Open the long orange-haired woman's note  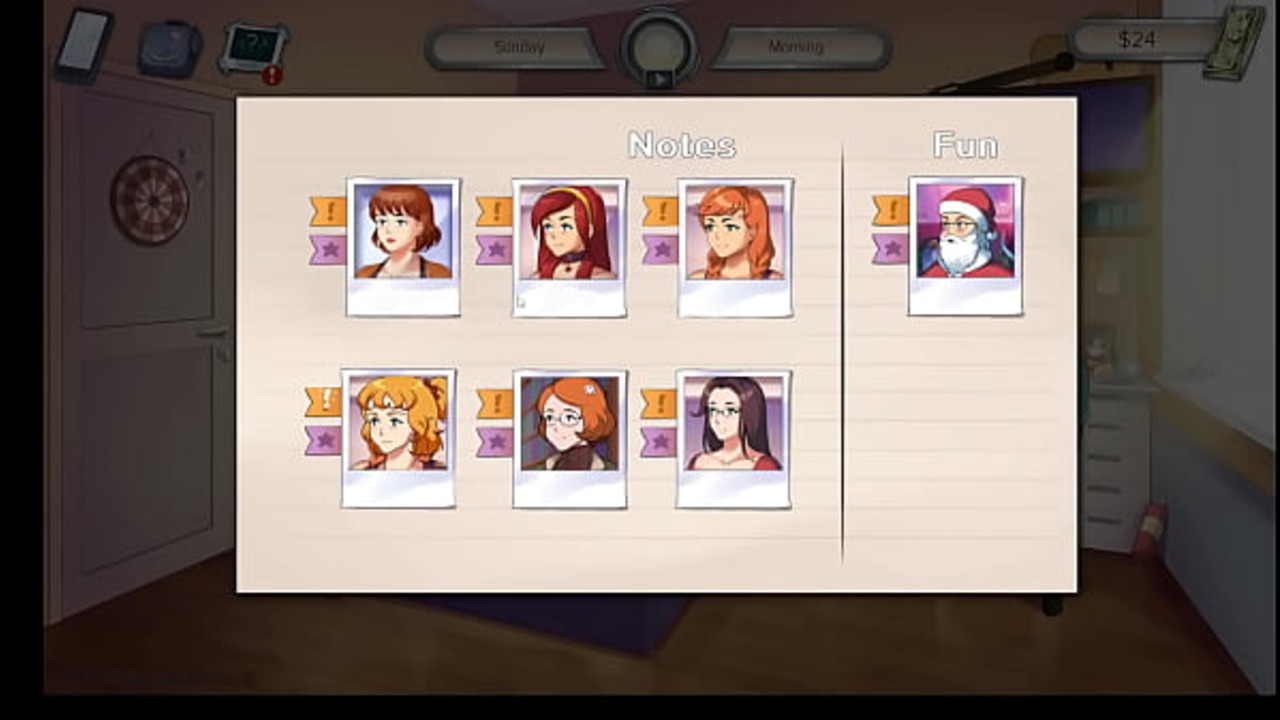coord(735,246)
